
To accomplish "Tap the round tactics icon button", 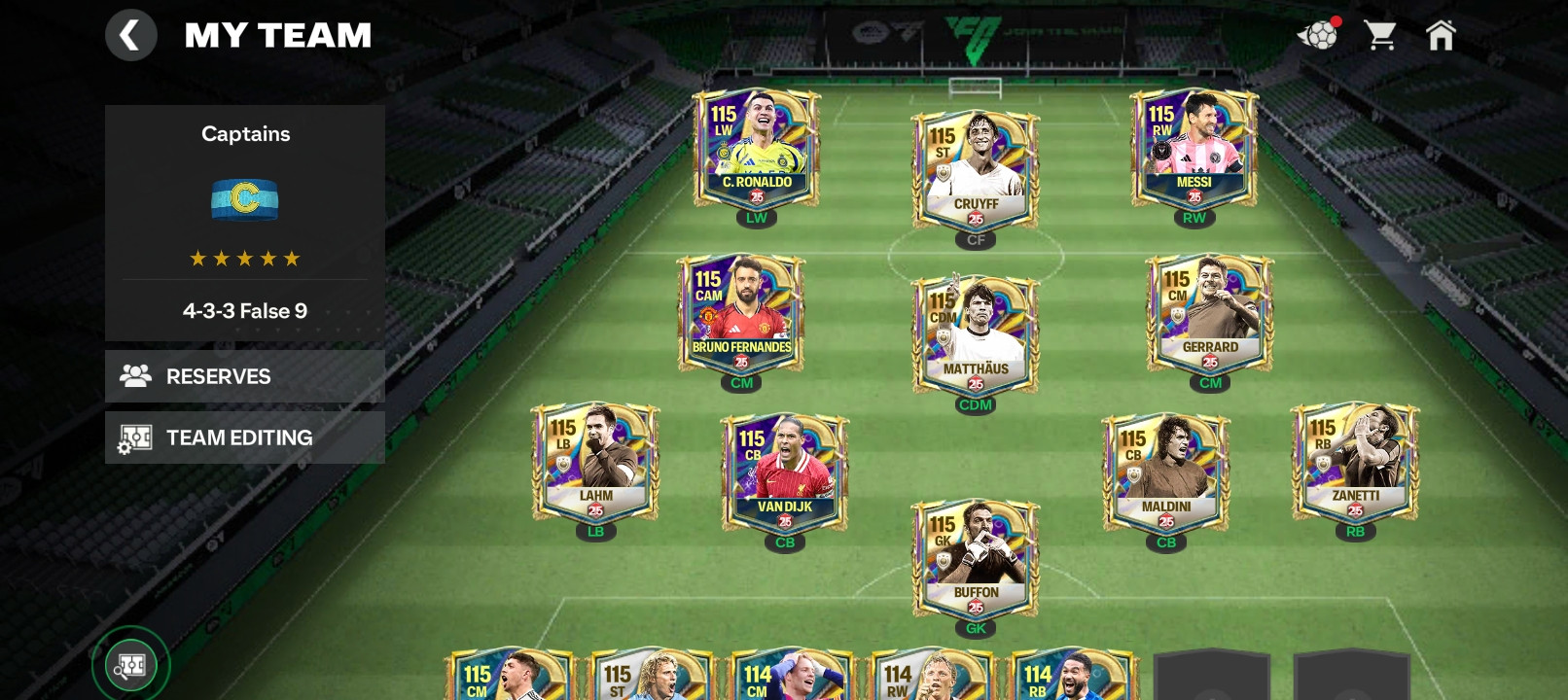I will pos(131,666).
